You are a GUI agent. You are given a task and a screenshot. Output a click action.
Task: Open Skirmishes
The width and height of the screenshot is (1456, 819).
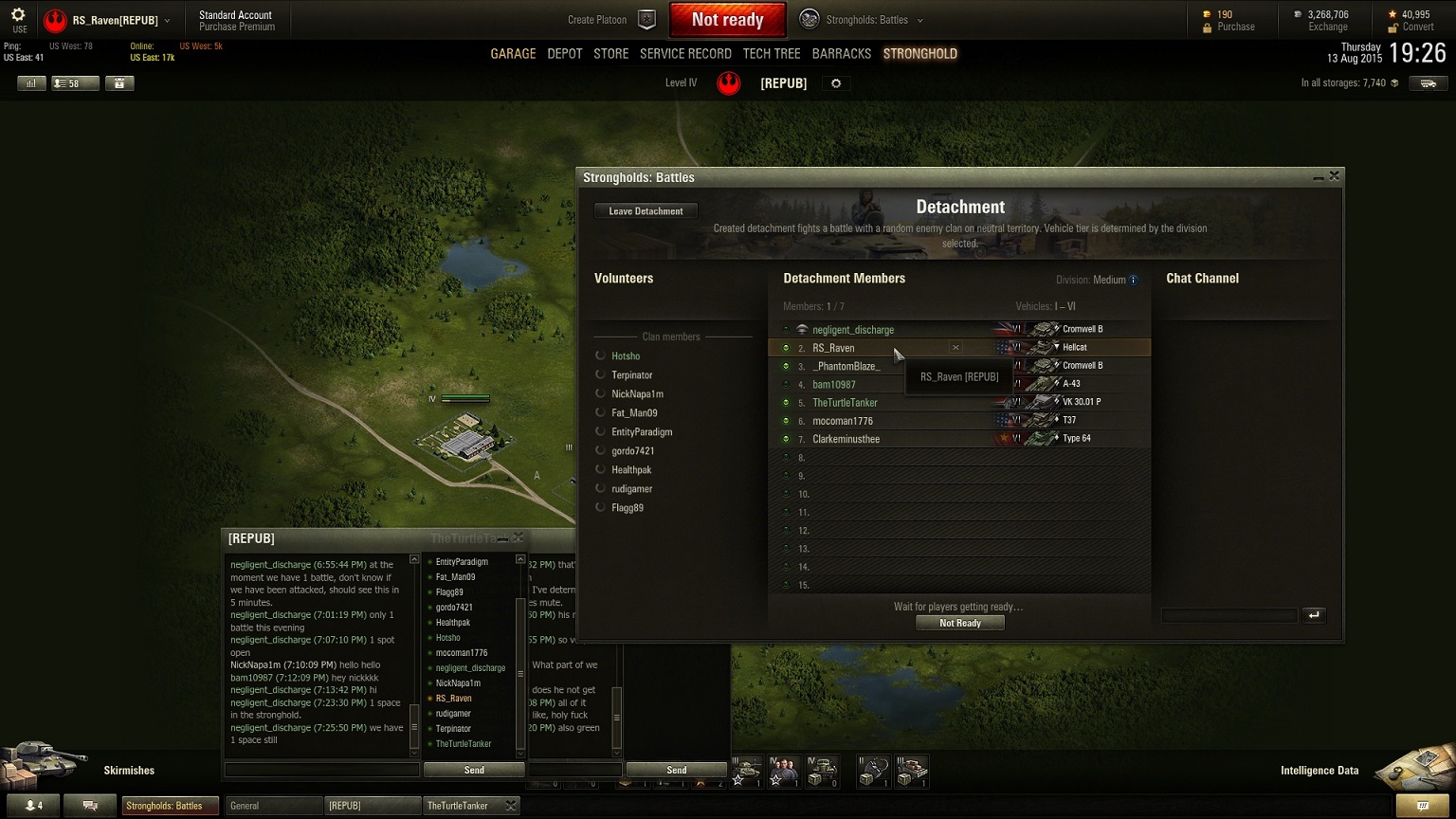(129, 771)
